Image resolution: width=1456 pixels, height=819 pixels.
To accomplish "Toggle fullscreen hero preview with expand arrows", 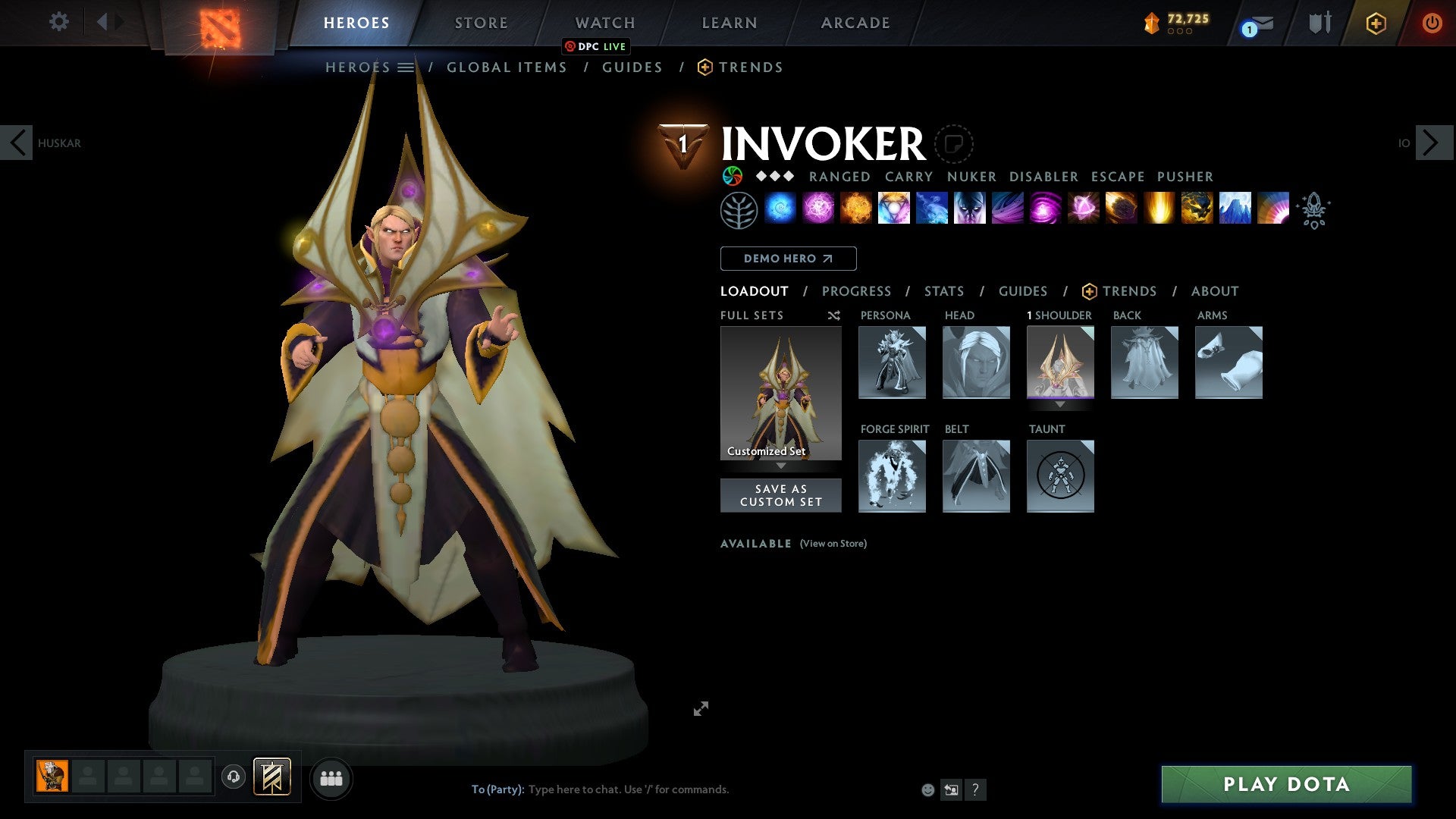I will (701, 708).
